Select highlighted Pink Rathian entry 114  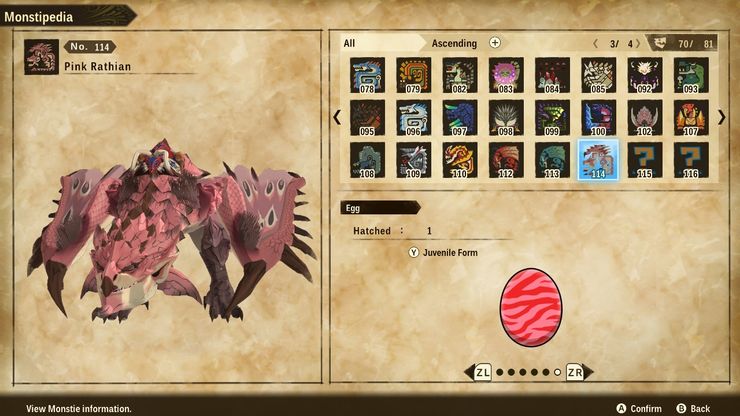point(599,160)
